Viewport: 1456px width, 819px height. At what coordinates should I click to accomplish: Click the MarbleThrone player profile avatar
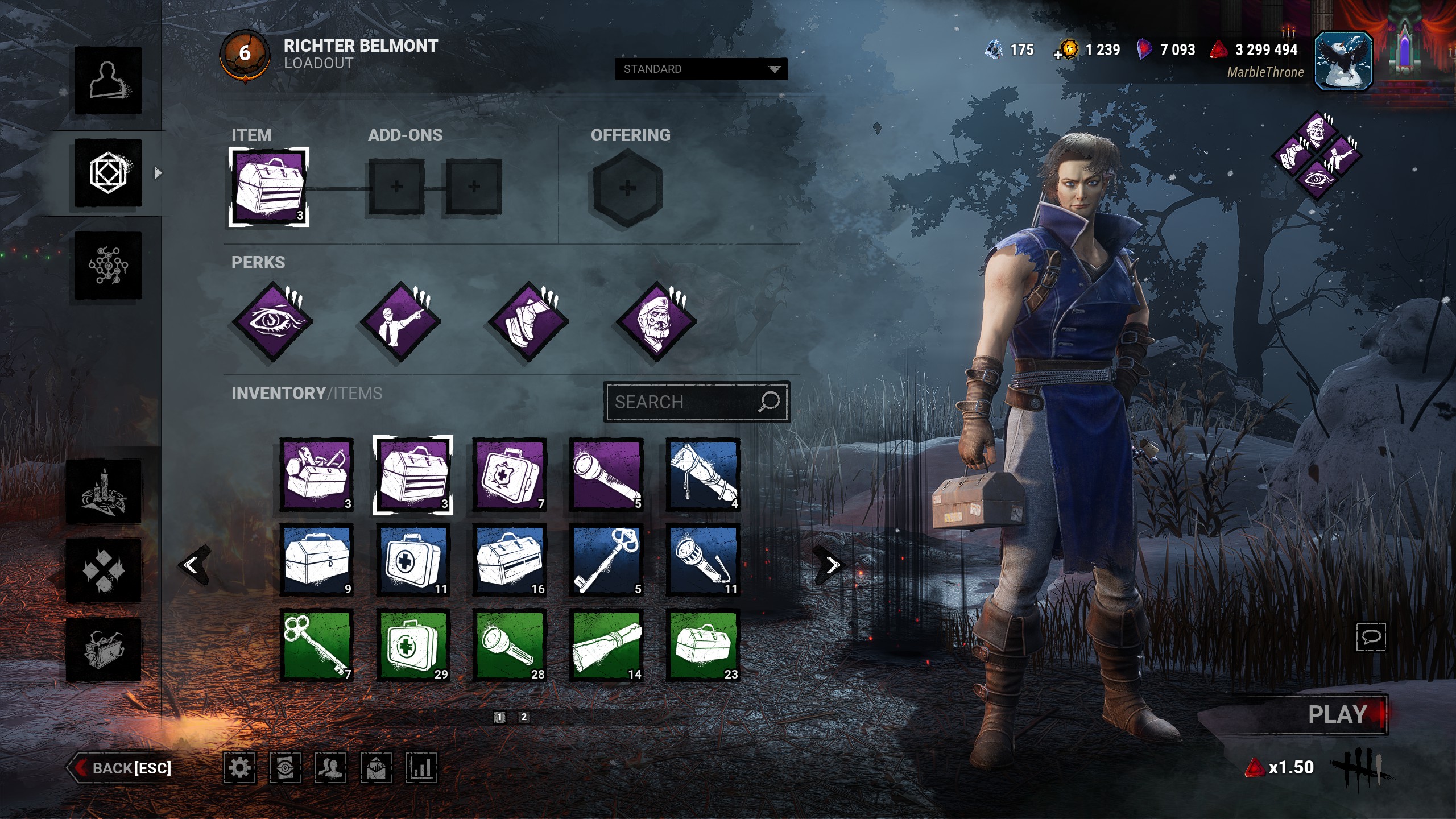click(1343, 61)
